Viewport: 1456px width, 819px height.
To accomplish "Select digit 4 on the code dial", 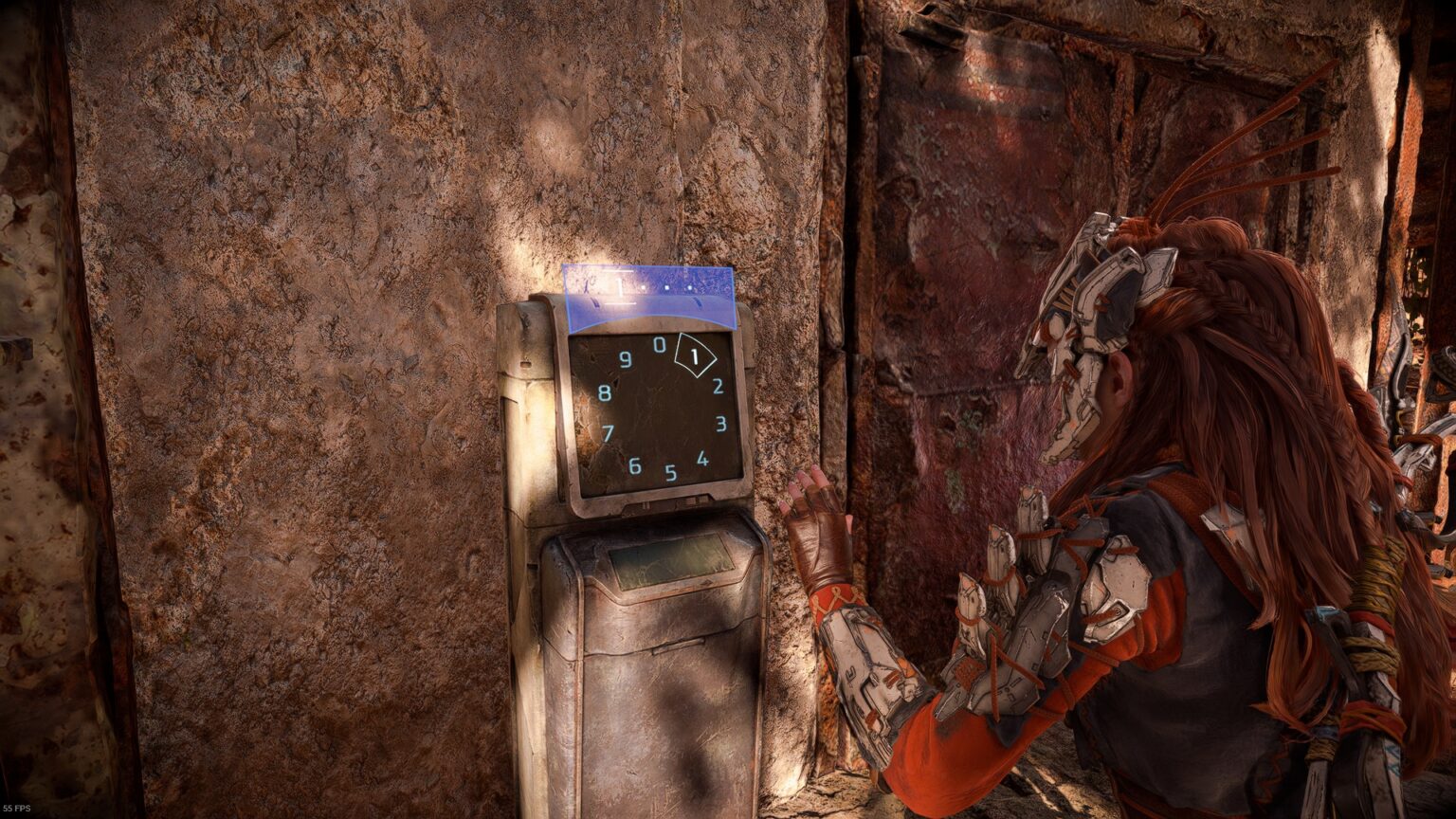I will (x=702, y=459).
